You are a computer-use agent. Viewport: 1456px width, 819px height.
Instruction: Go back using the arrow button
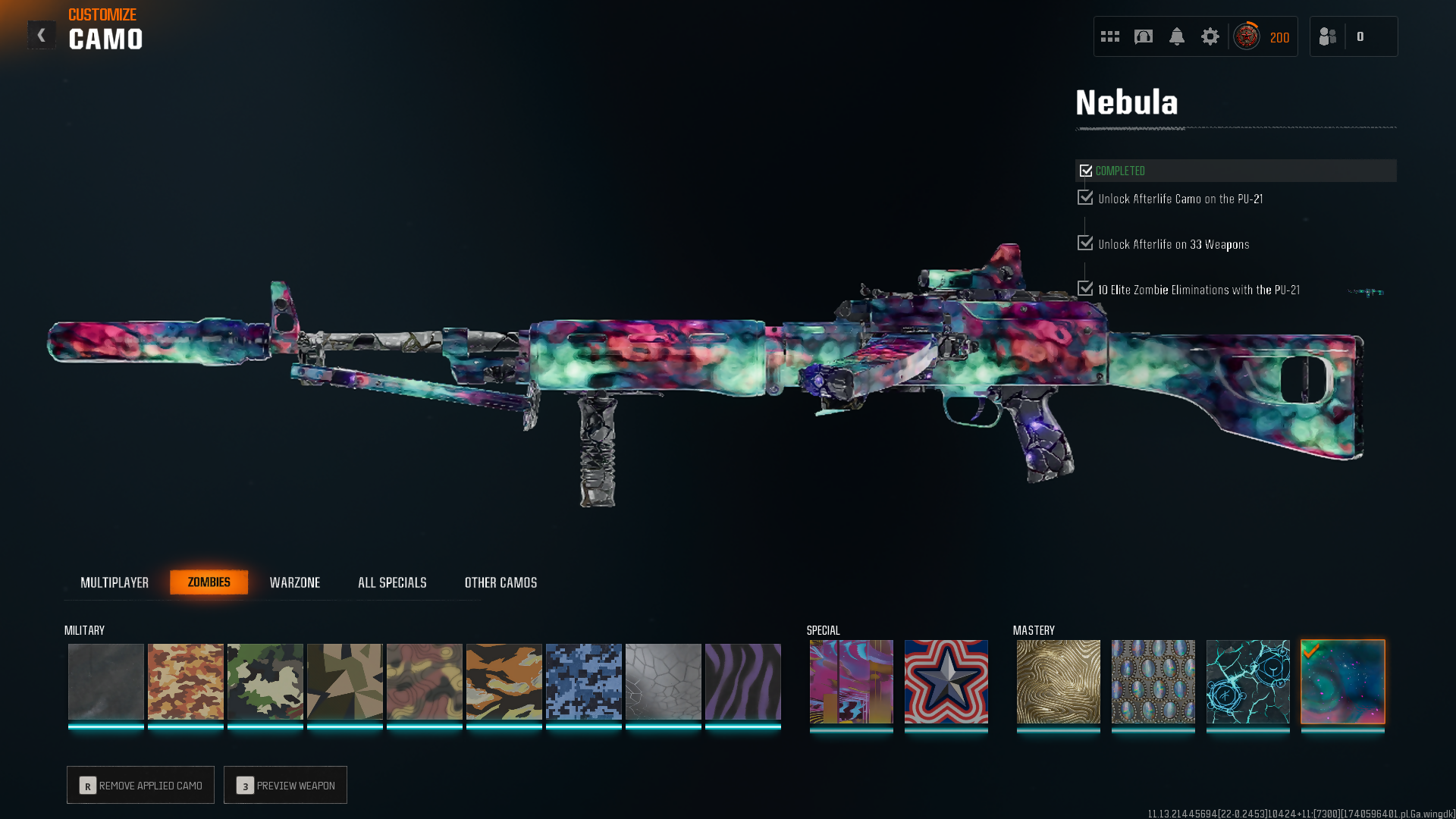point(42,35)
